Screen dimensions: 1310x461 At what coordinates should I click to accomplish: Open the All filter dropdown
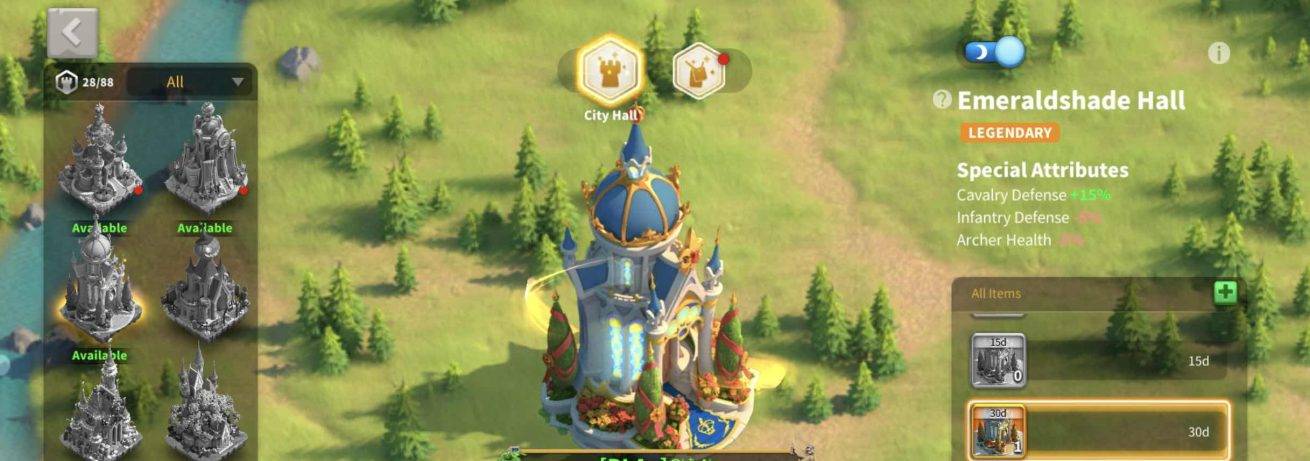coord(190,82)
